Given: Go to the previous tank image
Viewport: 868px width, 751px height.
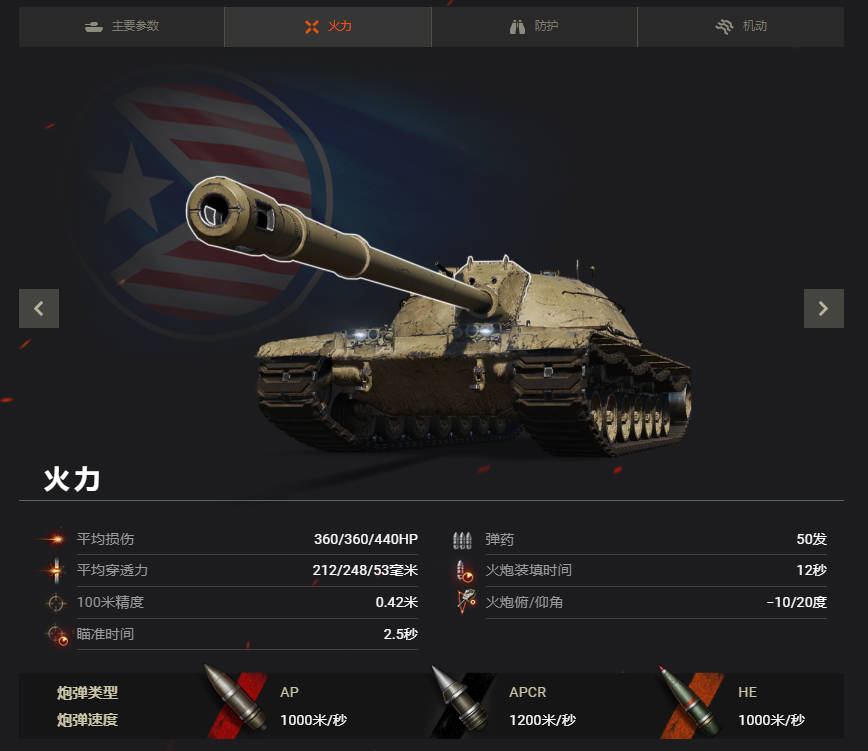Looking at the screenshot, I should point(39,308).
